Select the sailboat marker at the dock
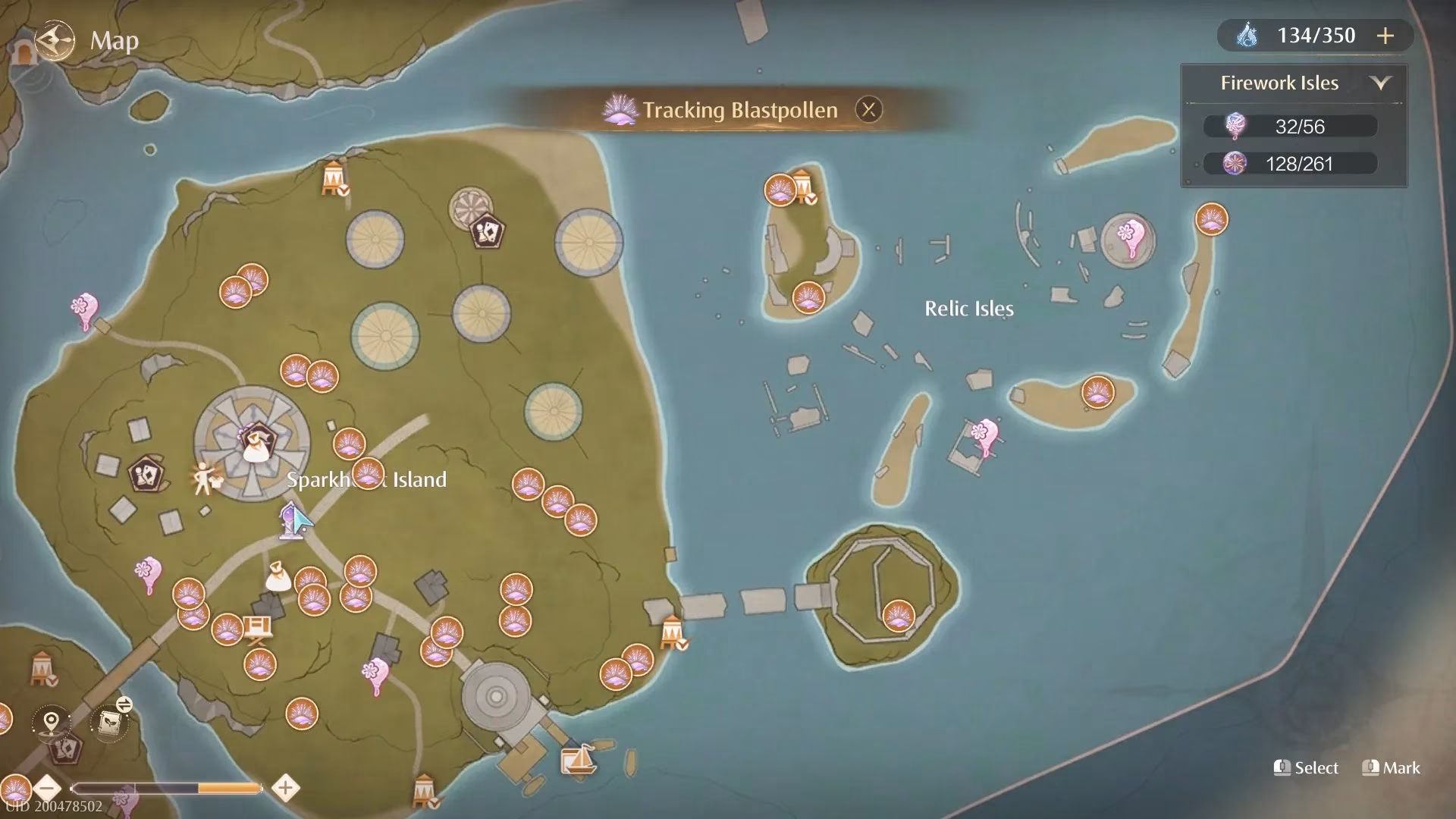The height and width of the screenshot is (819, 1456). click(579, 759)
